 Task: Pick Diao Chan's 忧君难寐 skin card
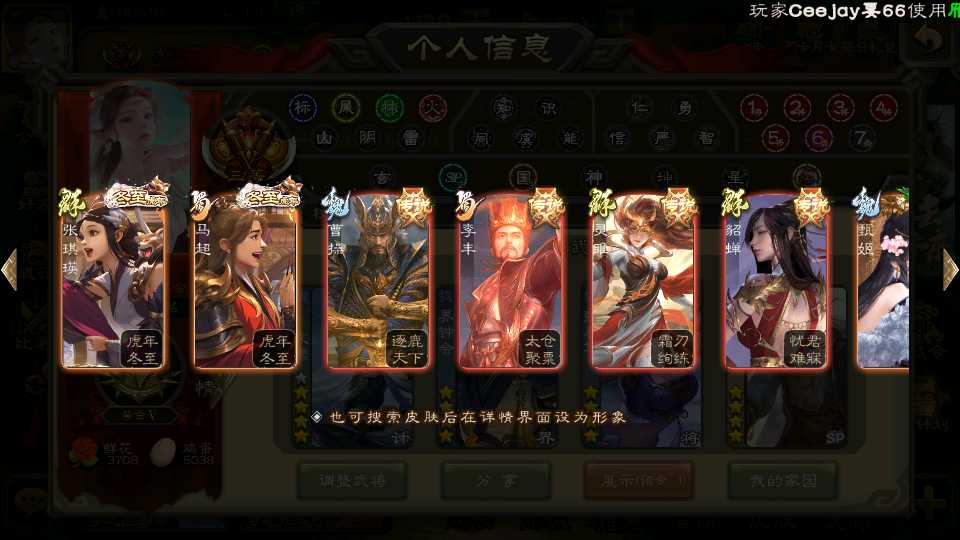[777, 282]
